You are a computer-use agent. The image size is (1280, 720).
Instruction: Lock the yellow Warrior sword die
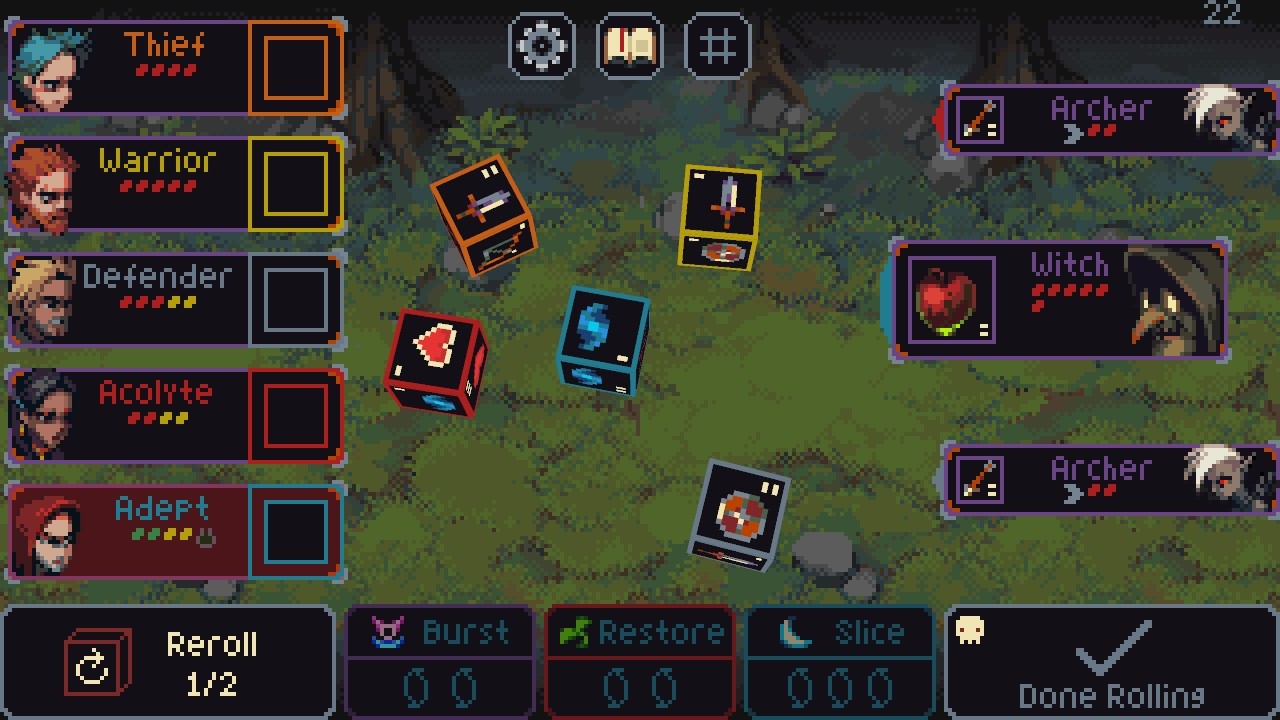tap(721, 217)
